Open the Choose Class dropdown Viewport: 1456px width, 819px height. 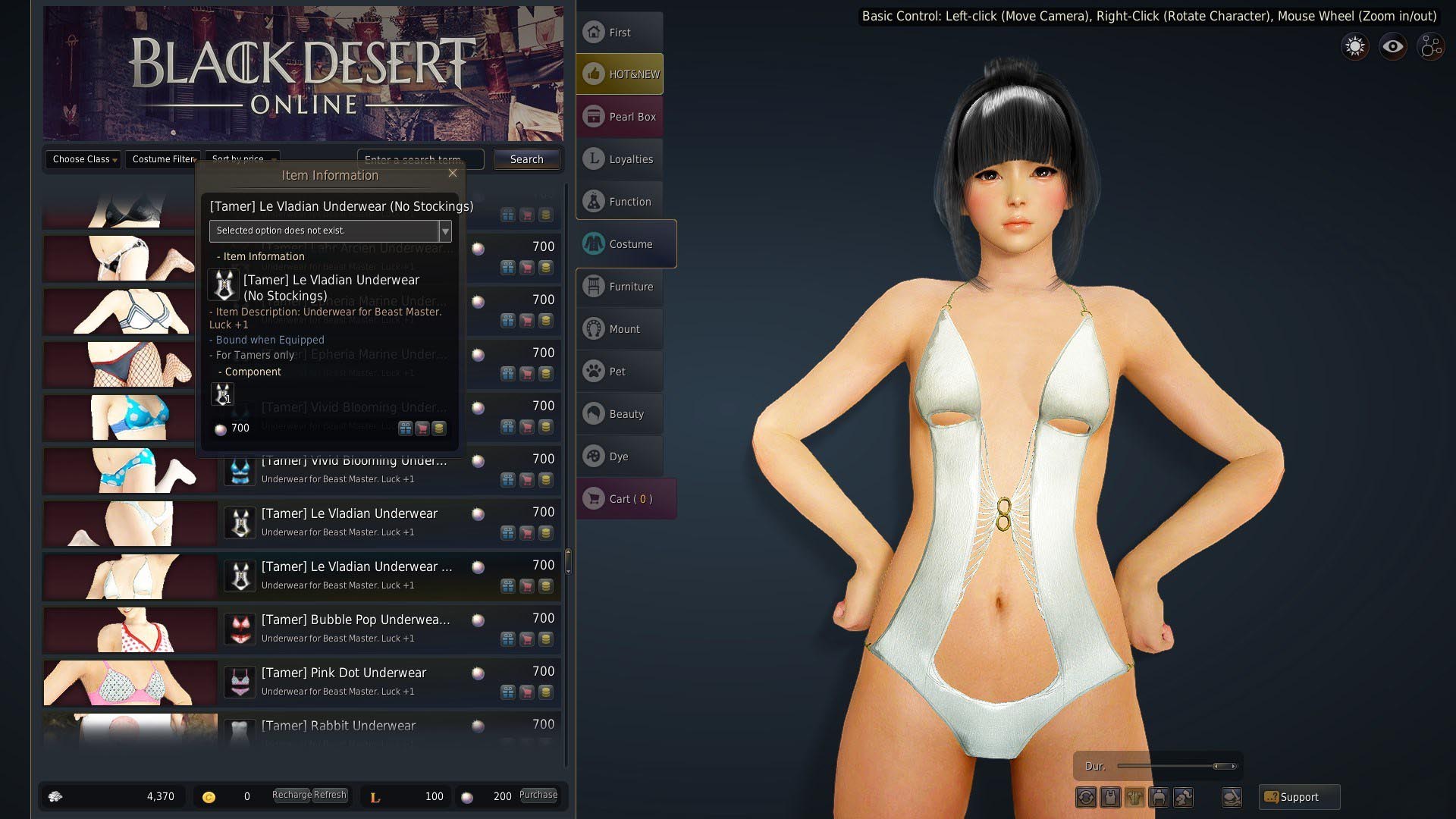tap(82, 159)
